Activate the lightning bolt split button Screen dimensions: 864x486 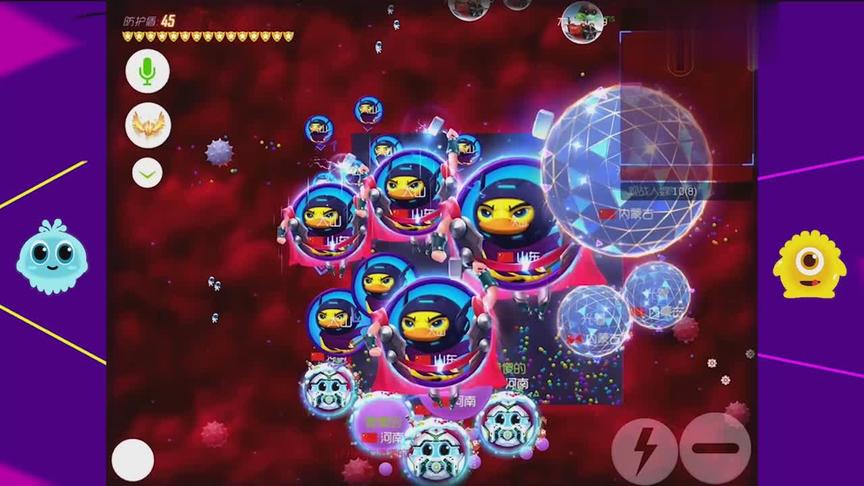(x=644, y=451)
